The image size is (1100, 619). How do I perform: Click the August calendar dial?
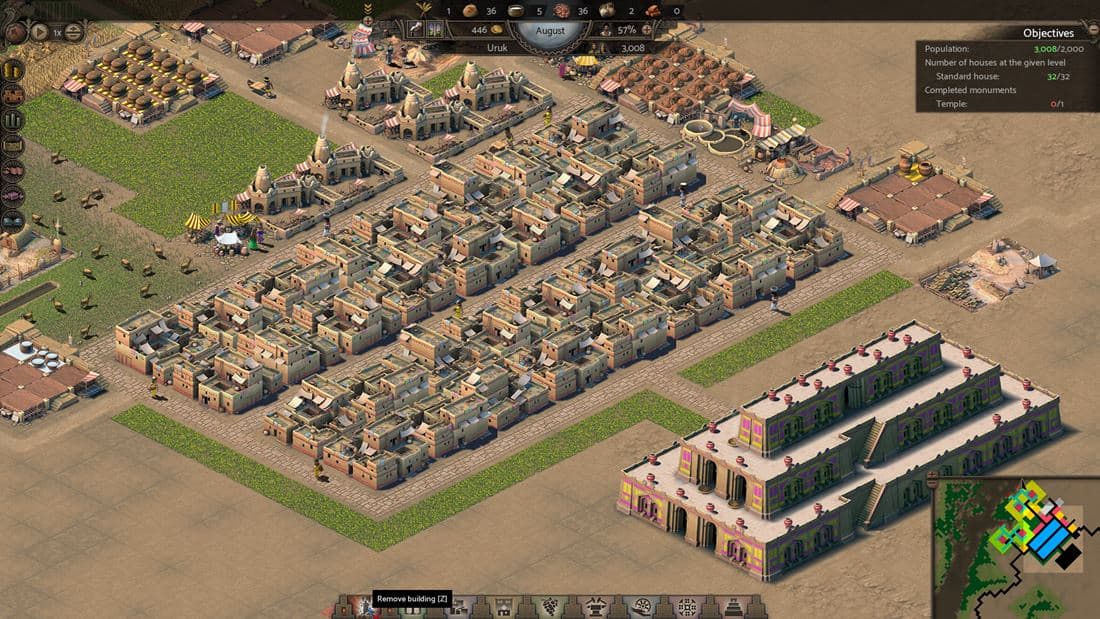pyautogui.click(x=549, y=31)
